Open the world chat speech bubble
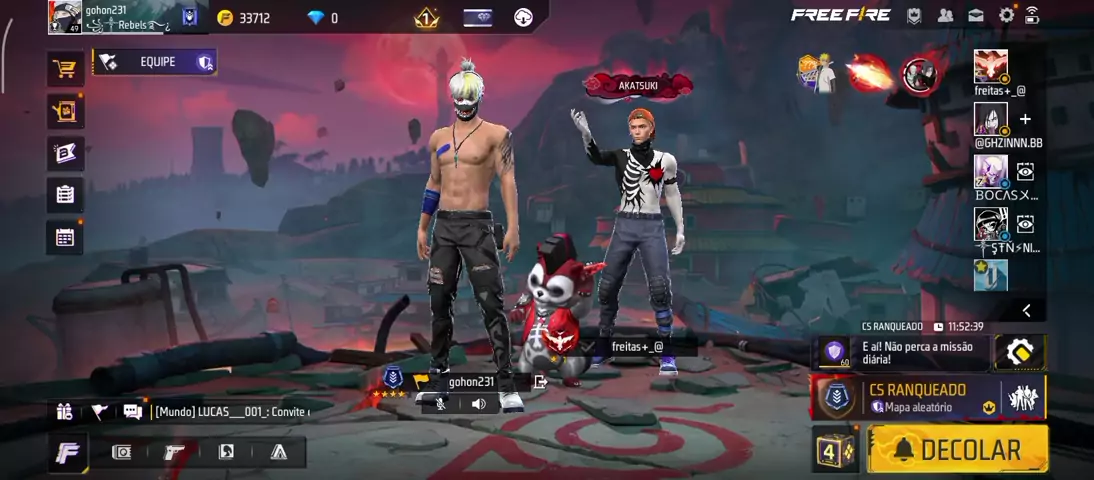The width and height of the screenshot is (1094, 480). [132, 411]
